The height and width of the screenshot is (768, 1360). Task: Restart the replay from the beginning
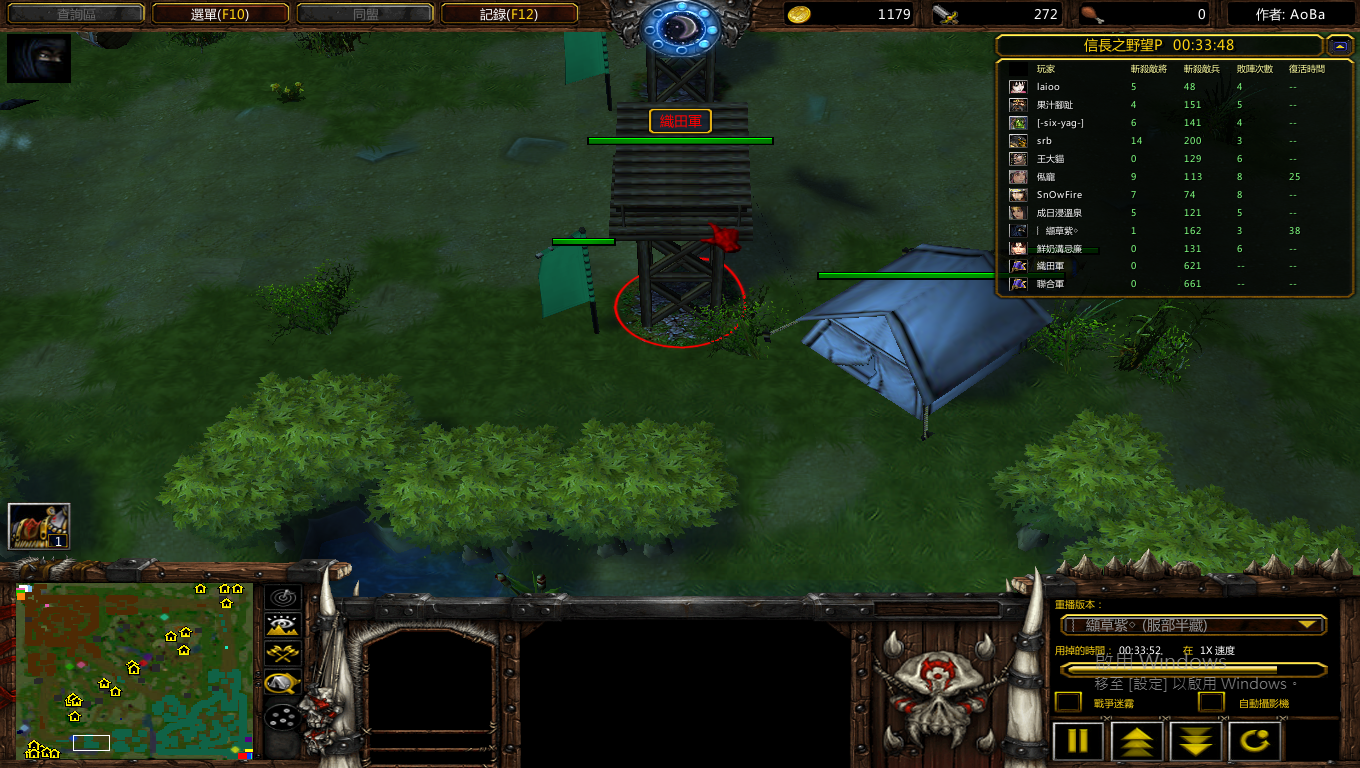(x=1255, y=742)
